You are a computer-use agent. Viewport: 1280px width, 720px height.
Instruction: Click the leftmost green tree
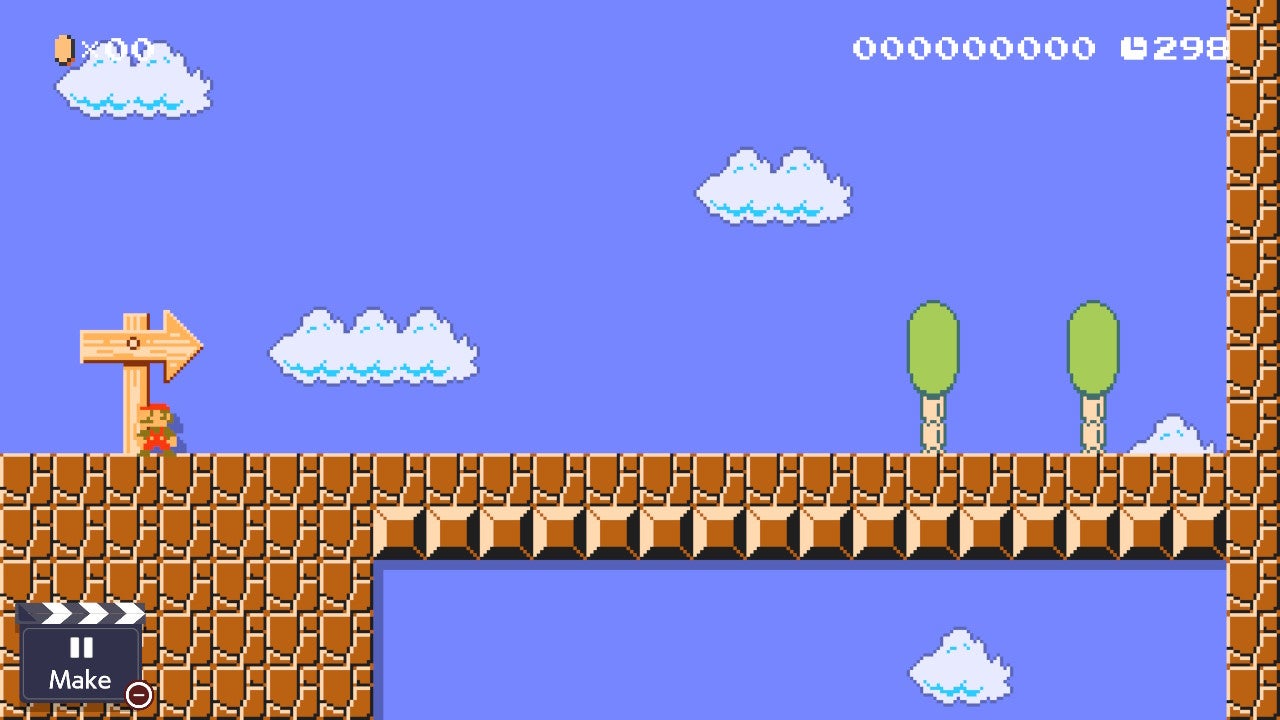coord(932,345)
